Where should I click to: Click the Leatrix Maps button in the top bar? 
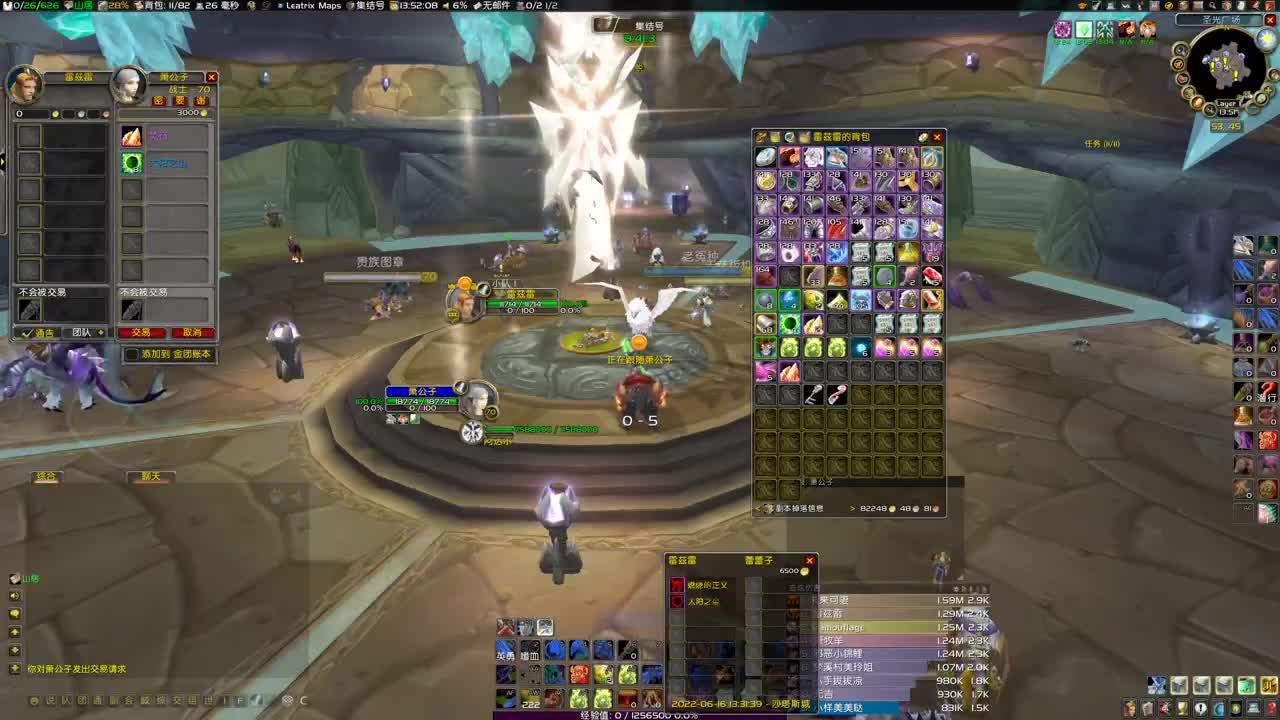(x=315, y=6)
